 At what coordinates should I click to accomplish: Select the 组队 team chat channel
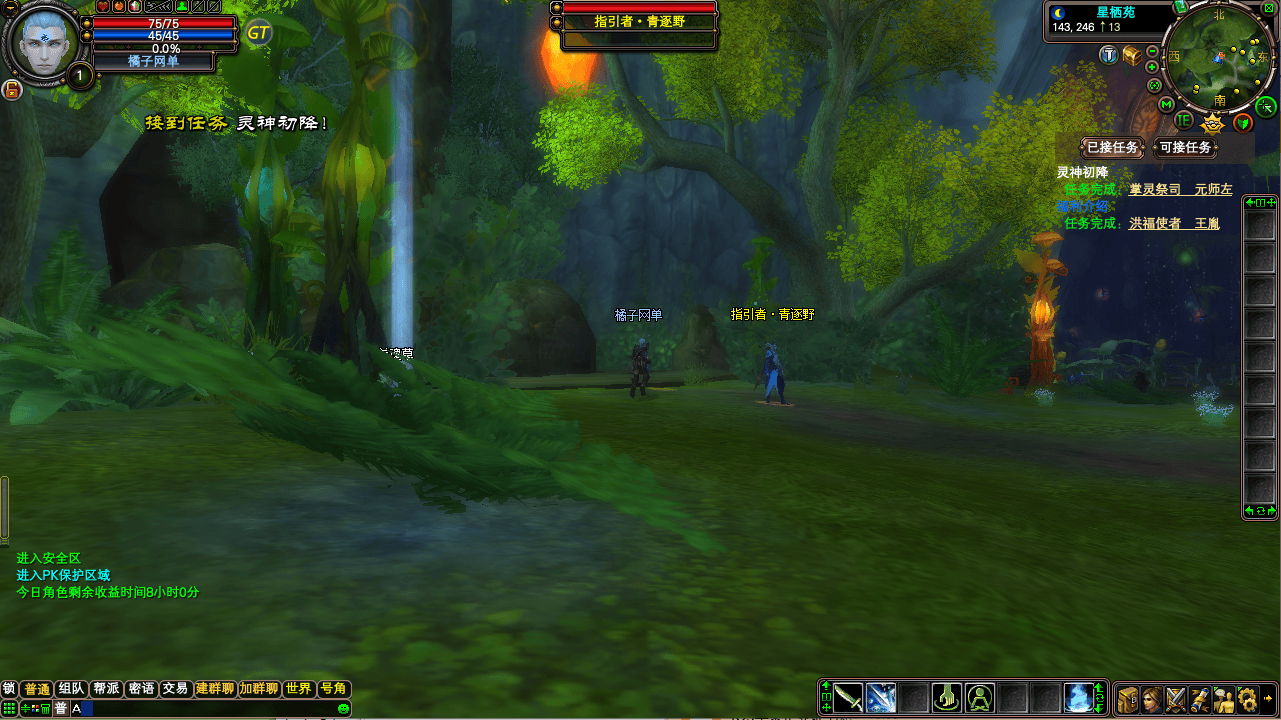pyautogui.click(x=71, y=689)
